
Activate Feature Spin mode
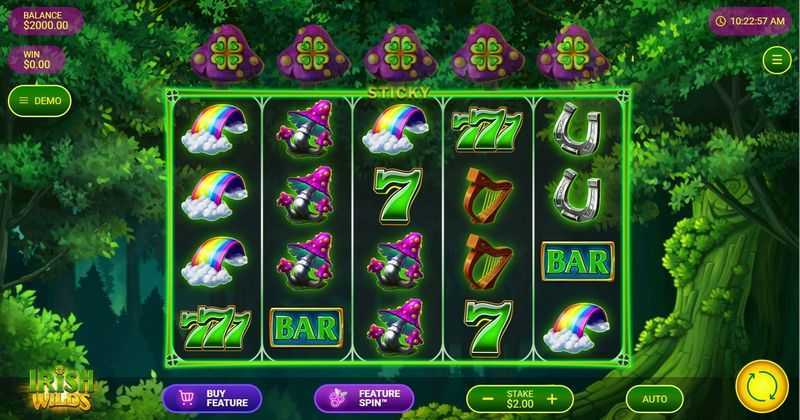tap(364, 399)
